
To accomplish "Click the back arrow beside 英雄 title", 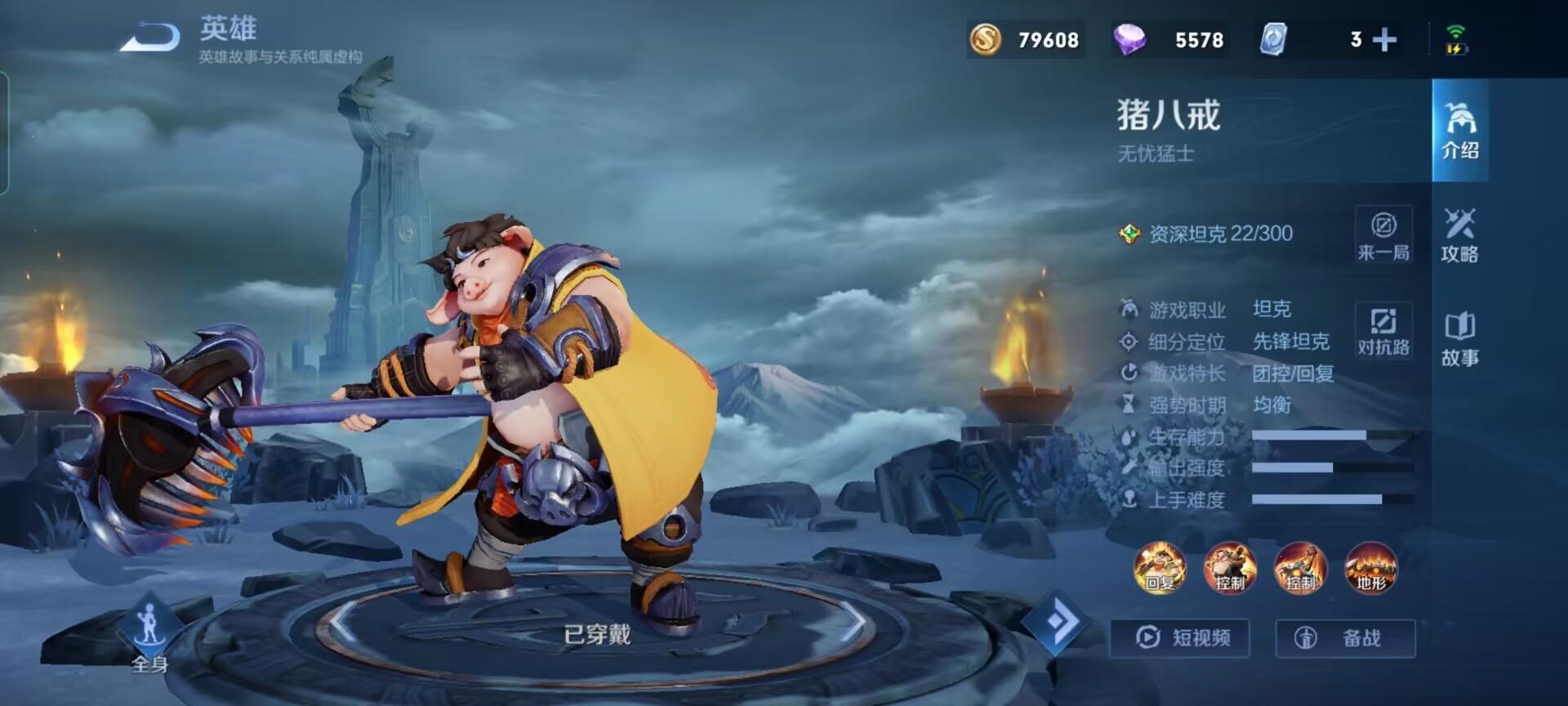I will pyautogui.click(x=149, y=34).
